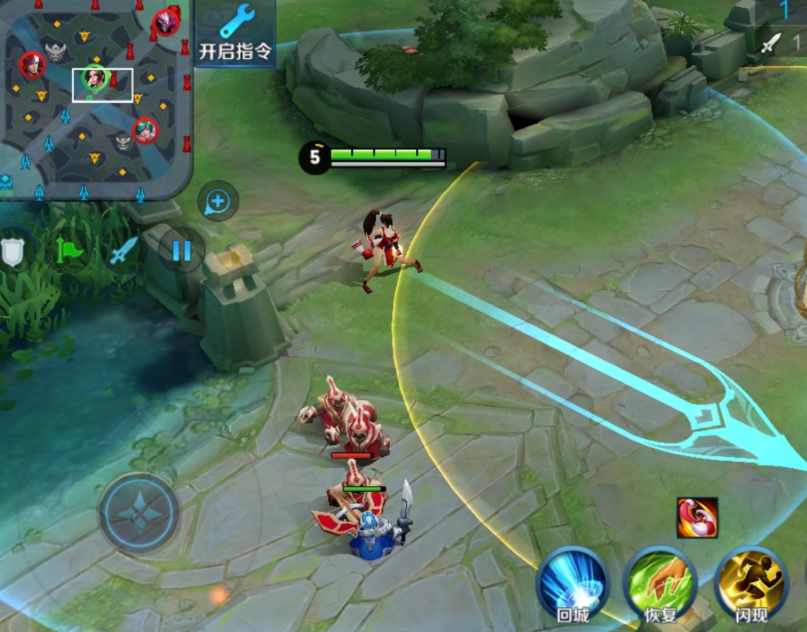Send the green flag gather signal
Screen dimensions: 807x632
pyautogui.click(x=70, y=250)
